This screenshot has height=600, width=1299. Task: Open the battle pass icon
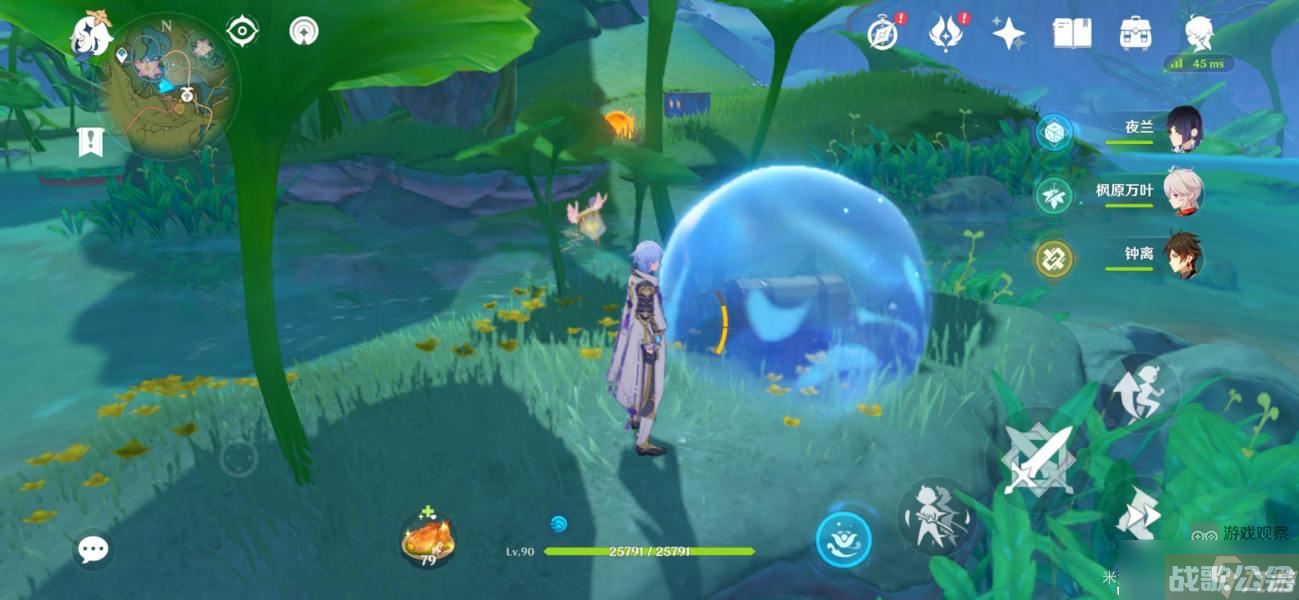click(x=944, y=34)
